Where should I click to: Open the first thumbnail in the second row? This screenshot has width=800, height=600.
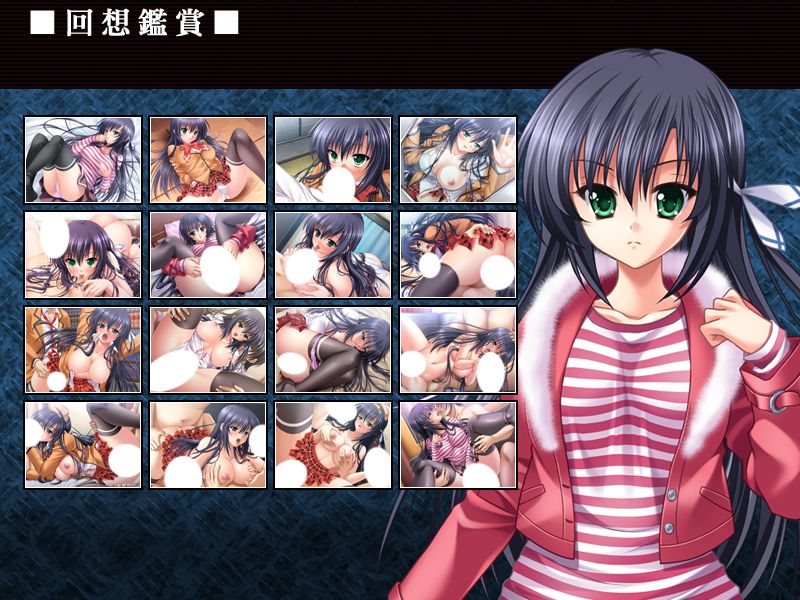(x=83, y=255)
